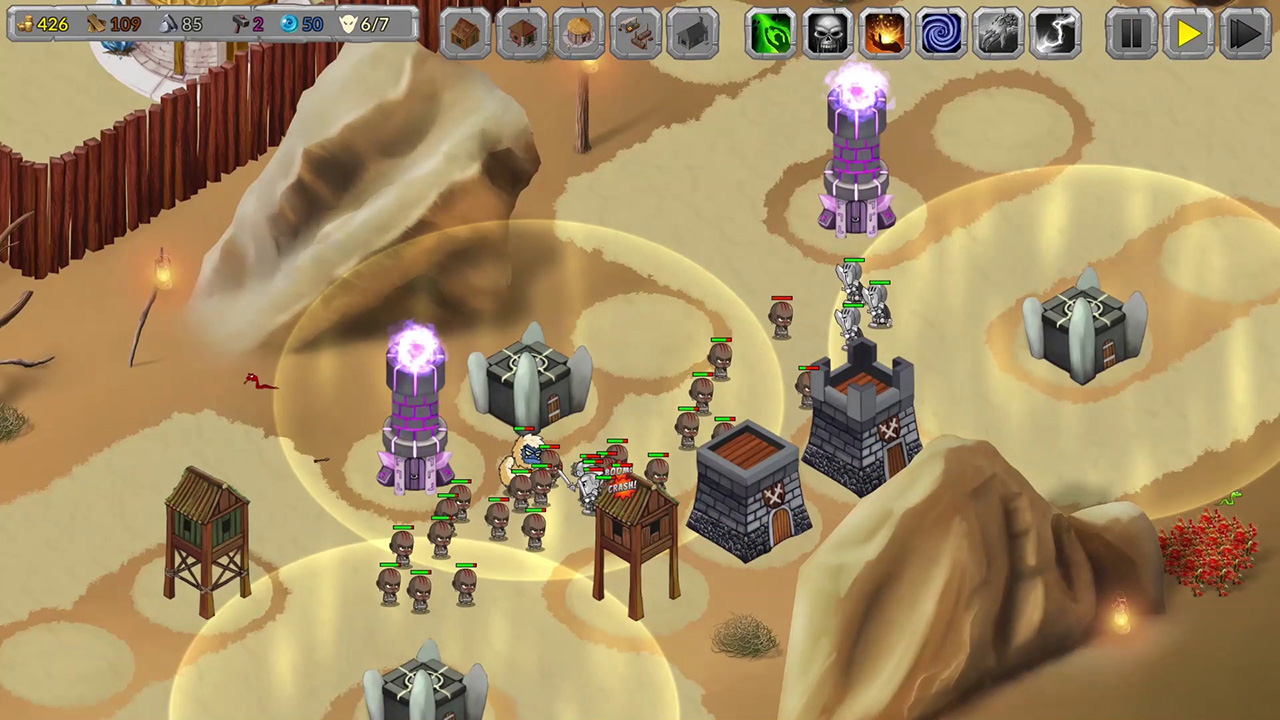Select the dark barn building icon
Viewport: 1280px width, 720px height.
point(693,33)
